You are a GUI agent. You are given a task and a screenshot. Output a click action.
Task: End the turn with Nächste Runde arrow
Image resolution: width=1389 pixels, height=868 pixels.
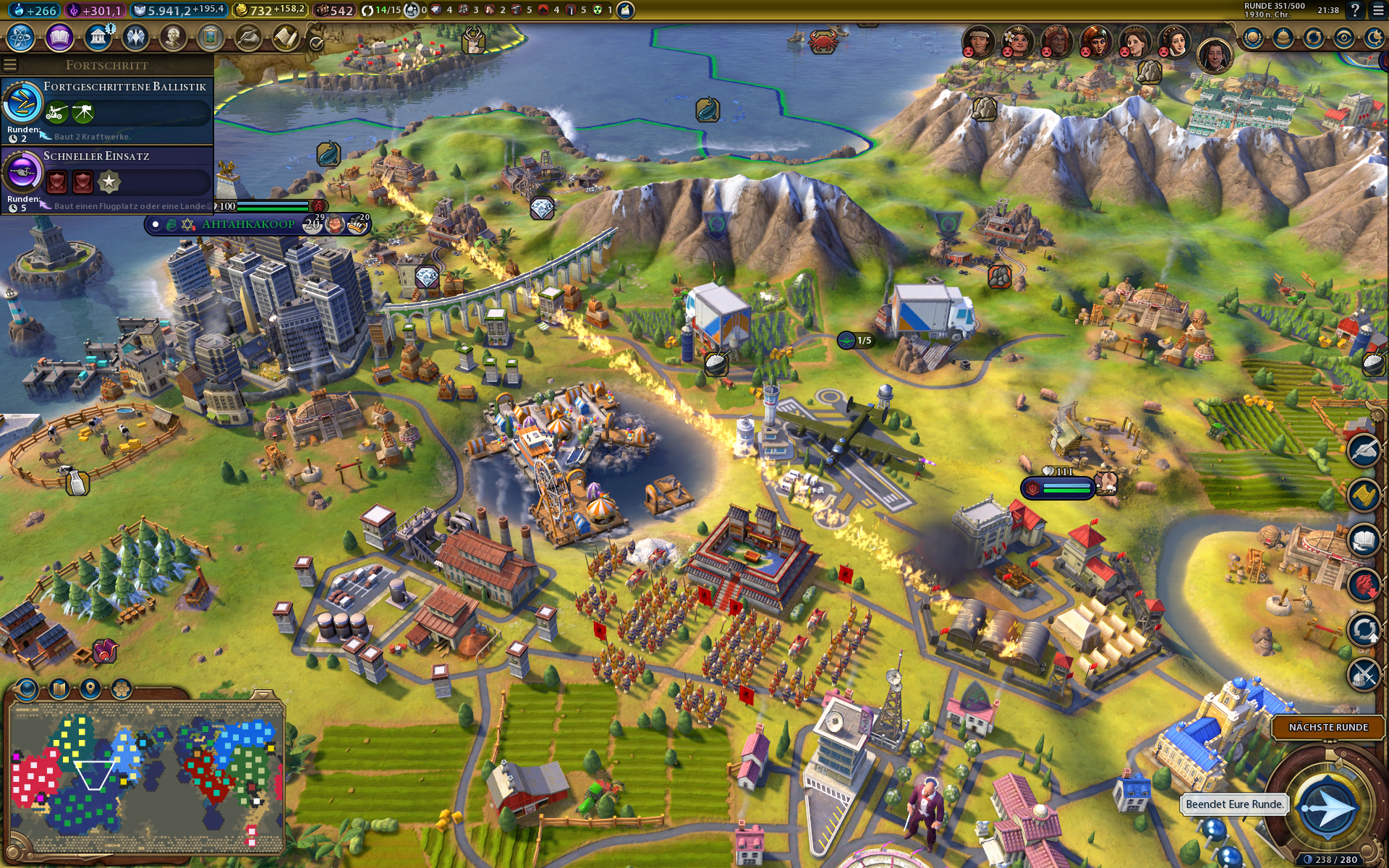1328,808
